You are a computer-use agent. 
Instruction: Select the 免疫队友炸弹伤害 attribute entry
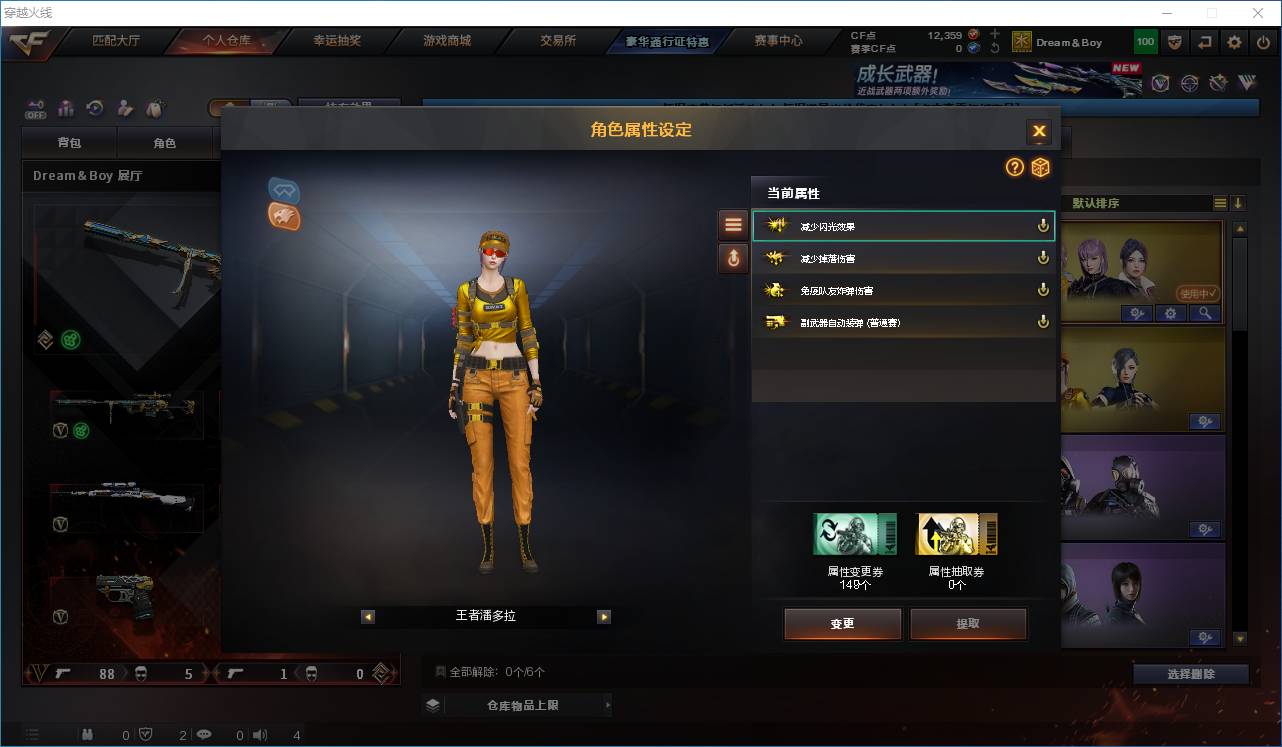900,289
